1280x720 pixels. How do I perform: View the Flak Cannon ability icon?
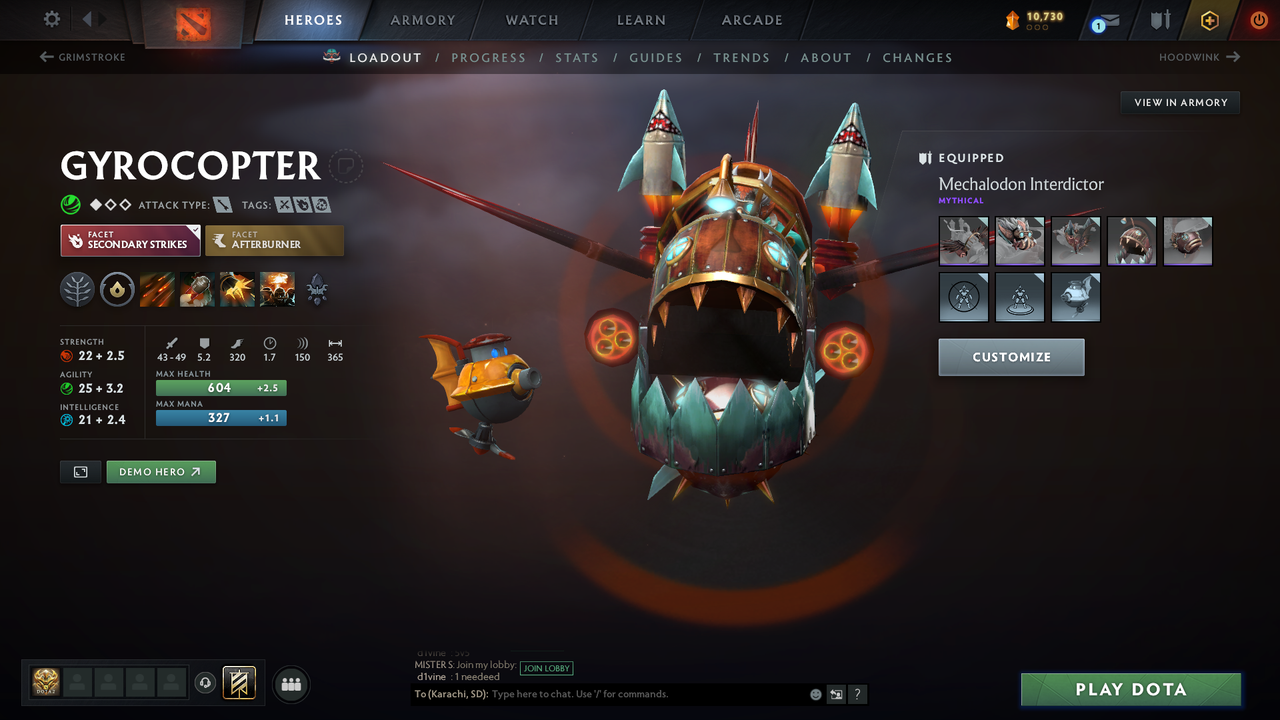pos(236,289)
